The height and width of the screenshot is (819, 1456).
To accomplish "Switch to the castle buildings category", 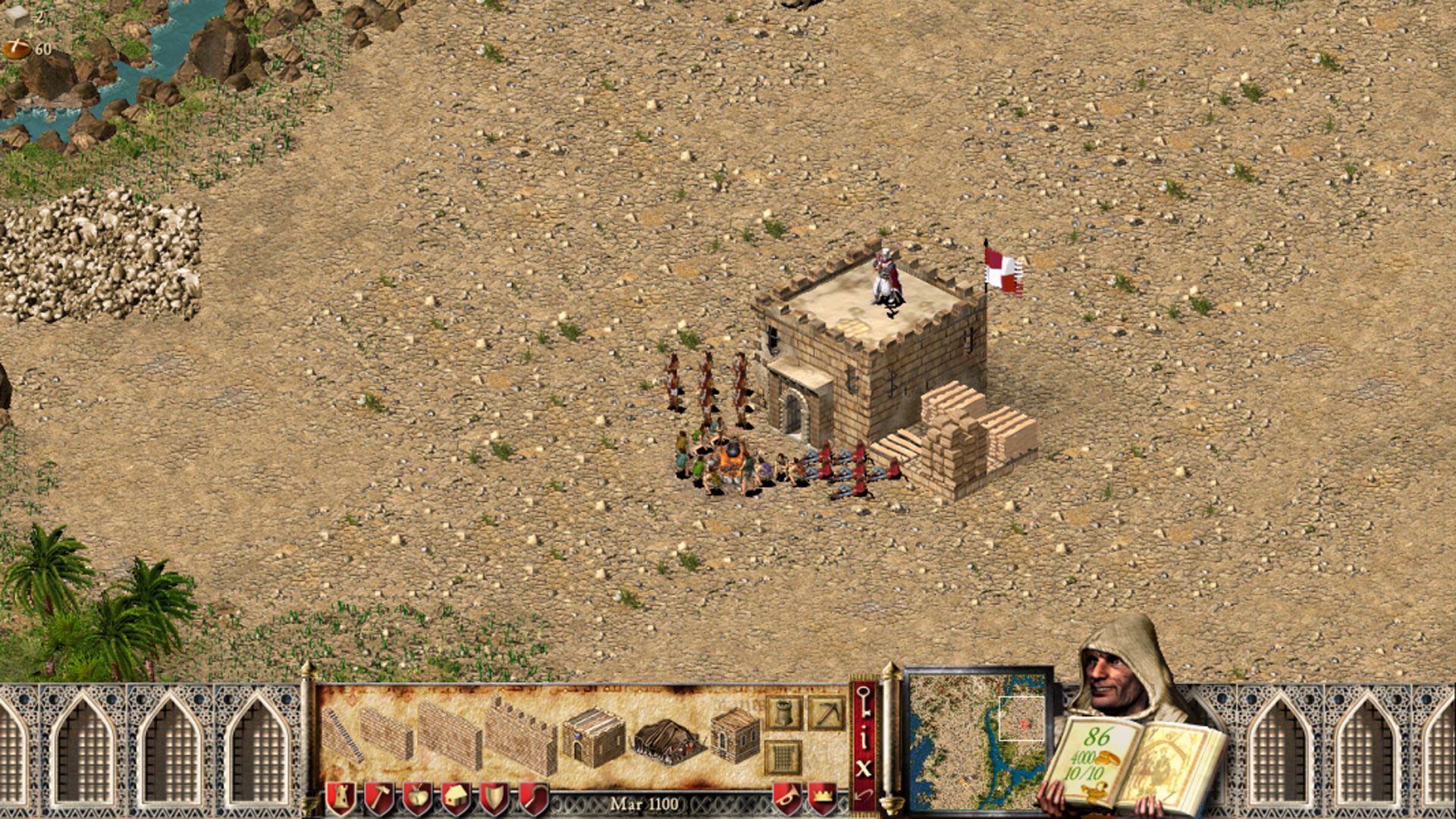I will point(340,798).
